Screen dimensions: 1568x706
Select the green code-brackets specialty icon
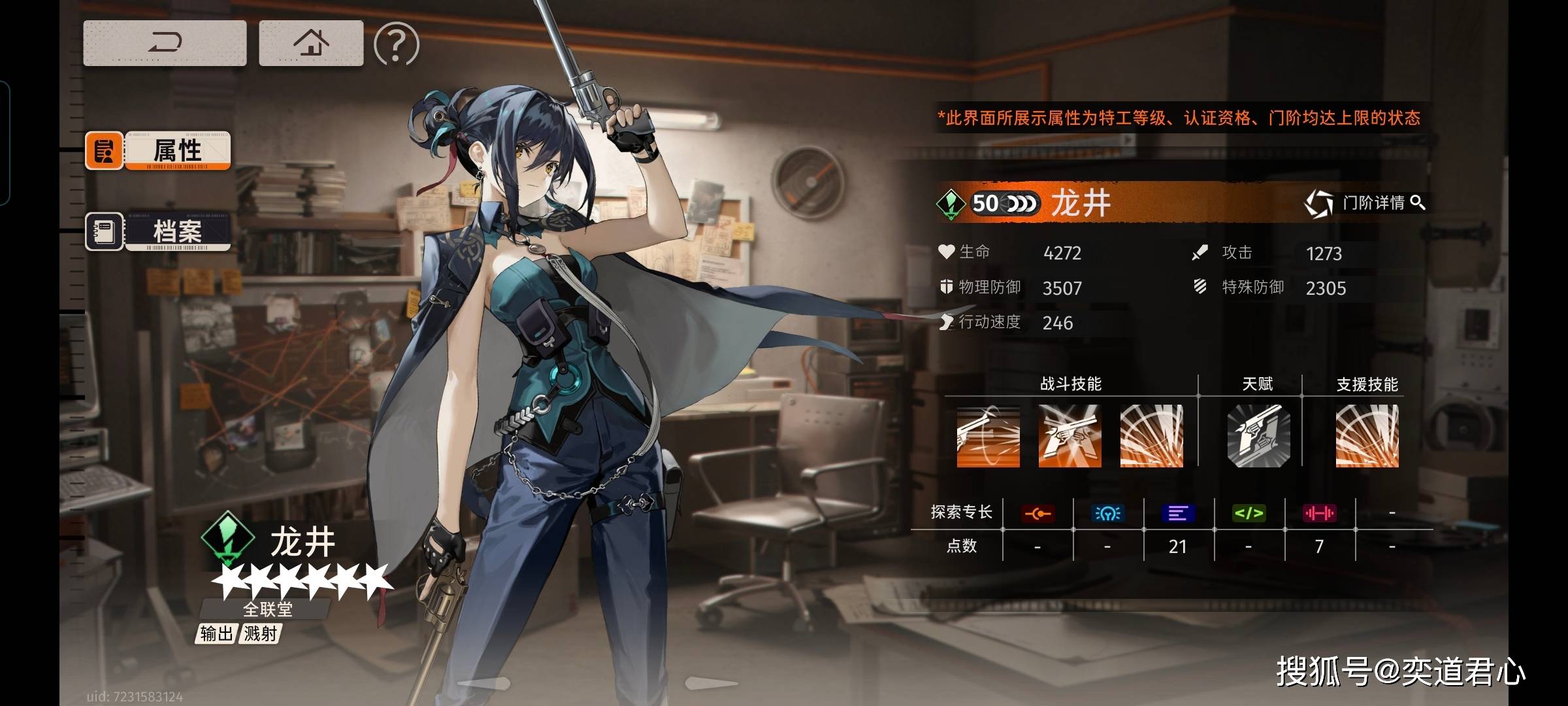[x=1249, y=514]
